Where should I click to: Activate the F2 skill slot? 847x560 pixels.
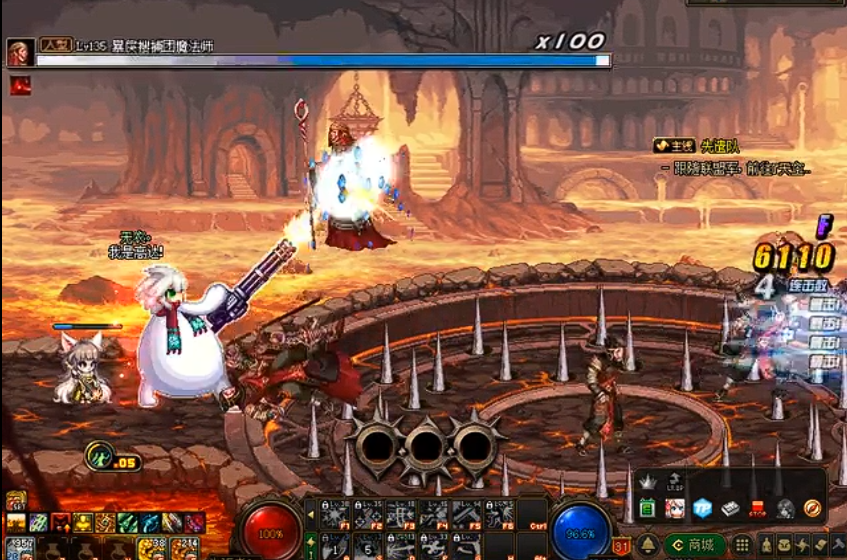[x=368, y=513]
